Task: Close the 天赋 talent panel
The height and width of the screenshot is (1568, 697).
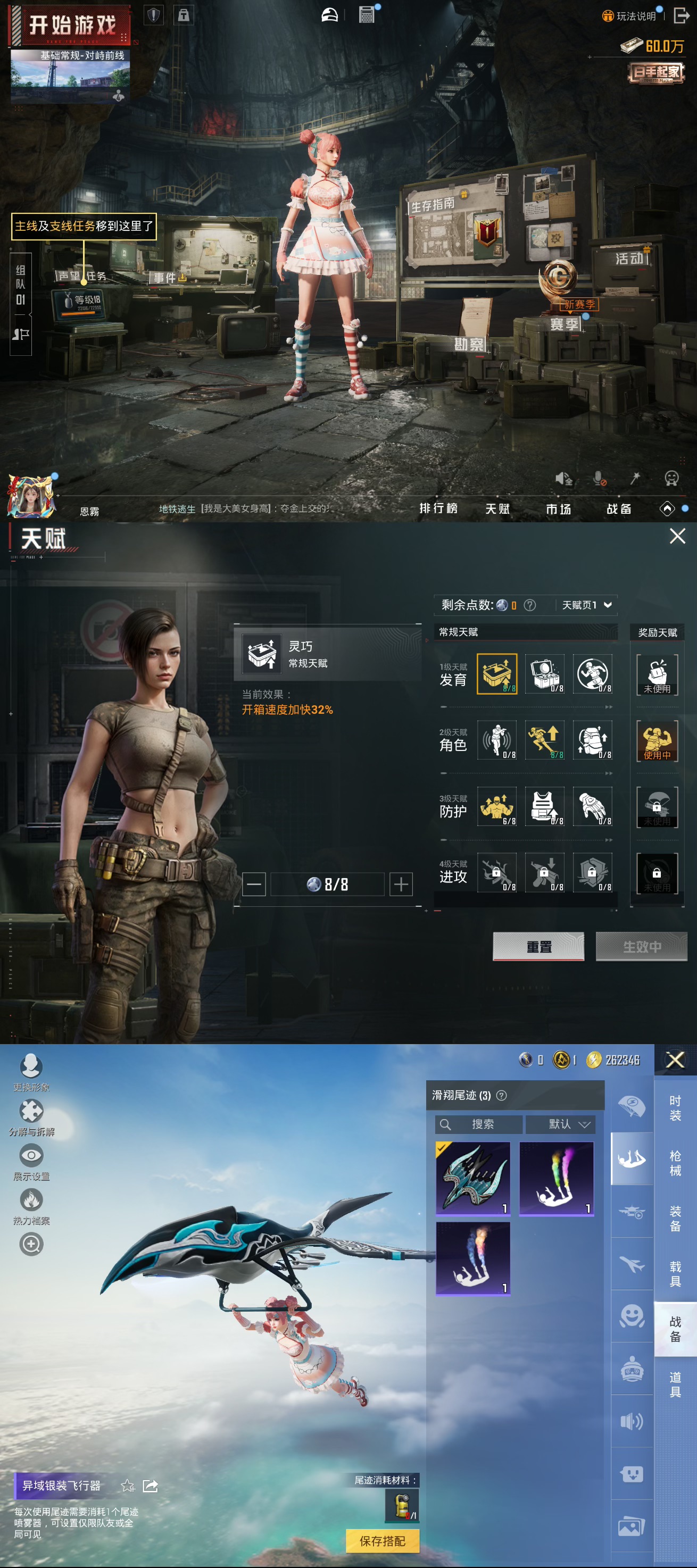Action: (x=677, y=536)
